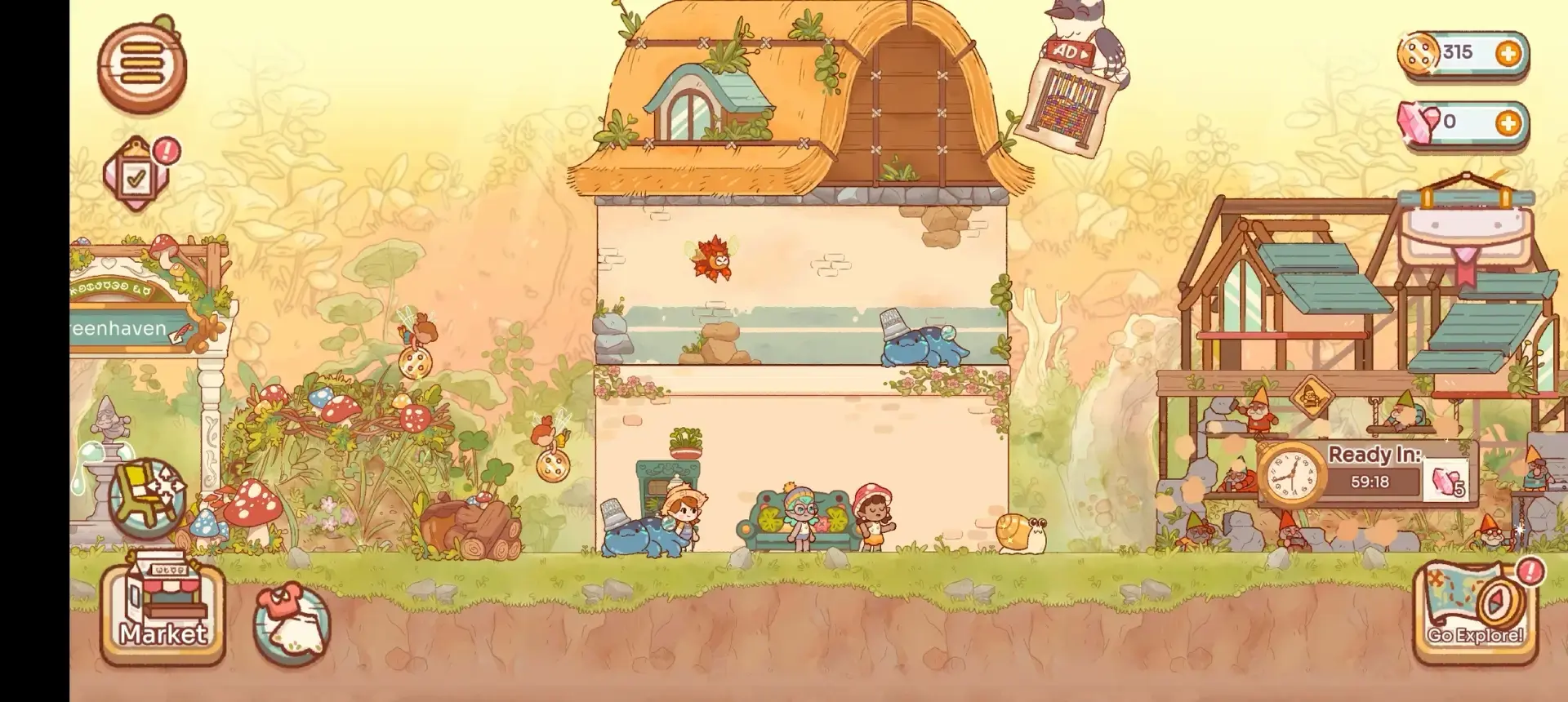
Task: Tap the maple-leaf sprite flying by the house
Action: (709, 260)
